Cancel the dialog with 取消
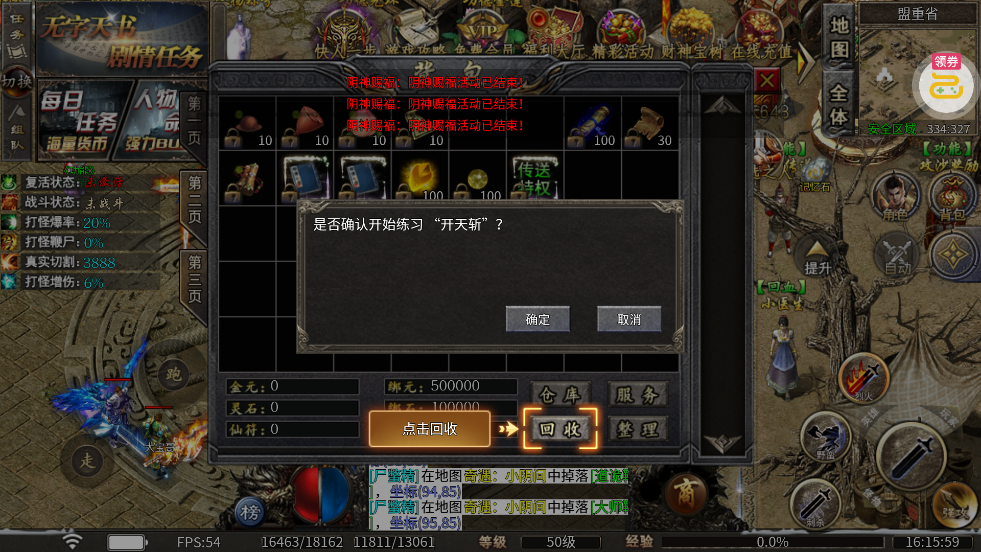 pyautogui.click(x=629, y=319)
